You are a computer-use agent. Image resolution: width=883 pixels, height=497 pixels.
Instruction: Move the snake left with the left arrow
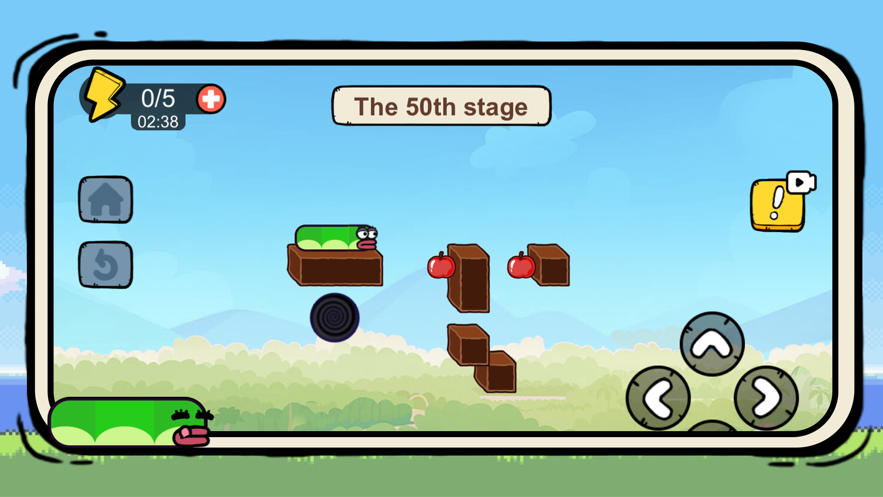tap(658, 398)
